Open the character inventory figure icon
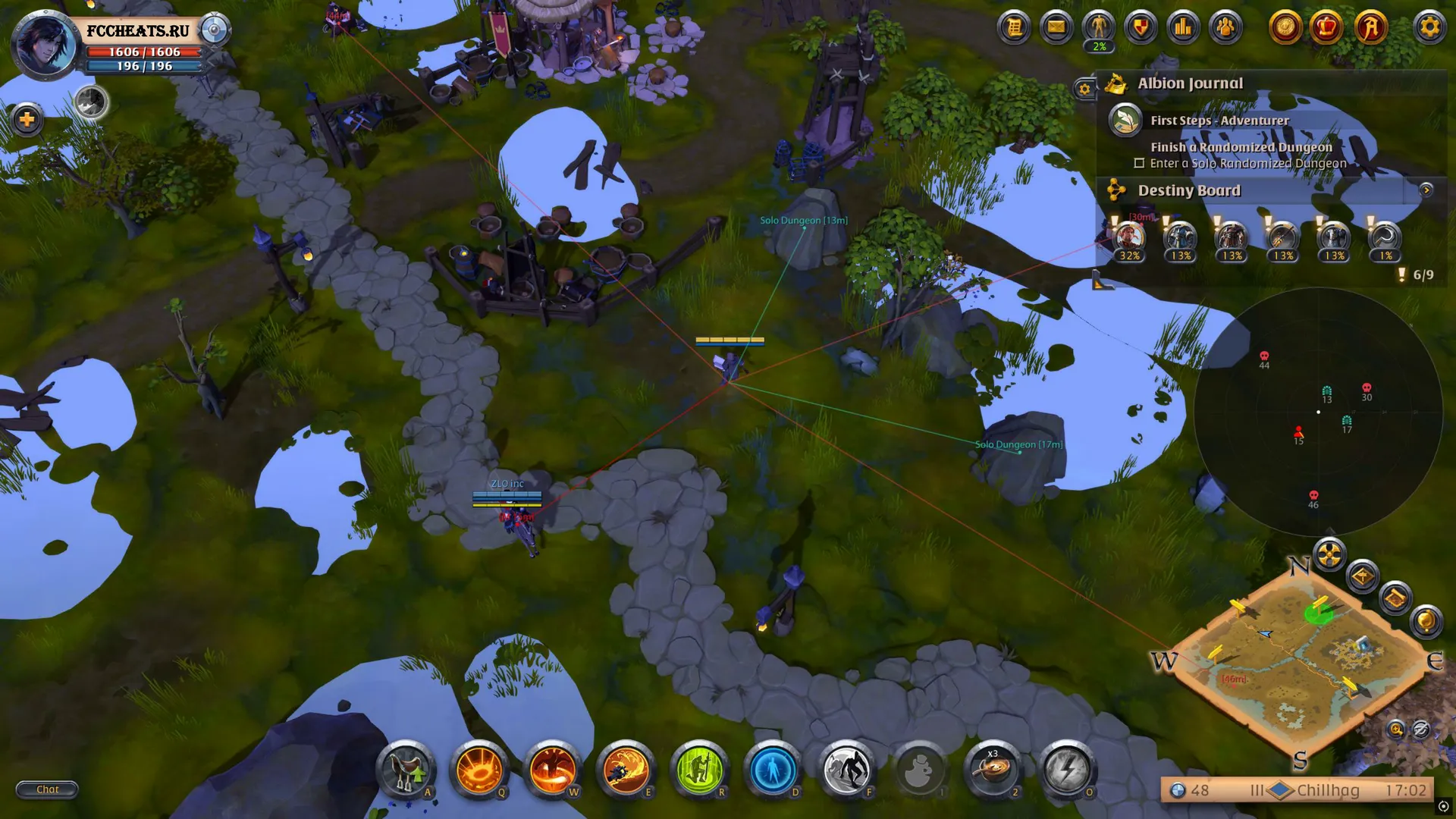This screenshot has width=1456, height=819. point(1099,28)
